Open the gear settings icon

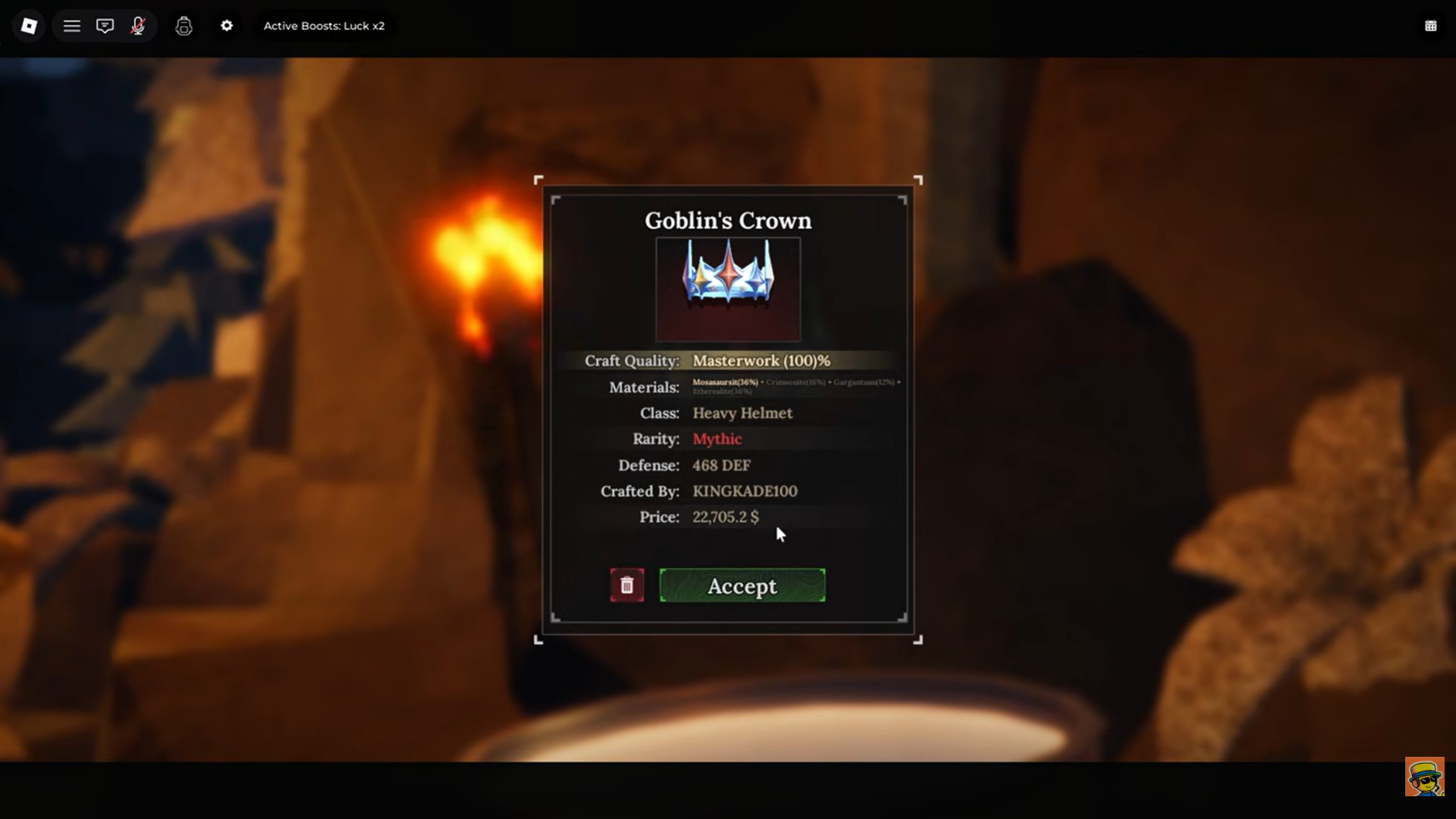tap(227, 26)
